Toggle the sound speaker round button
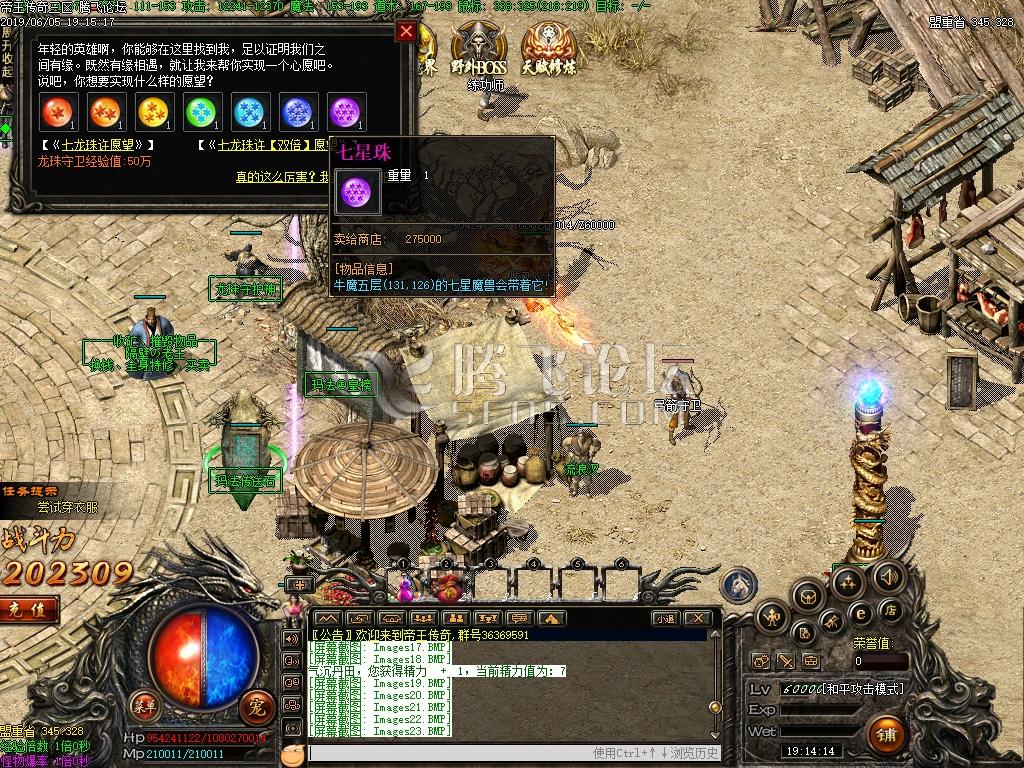Screen dimensions: 1024x768 [888, 577]
